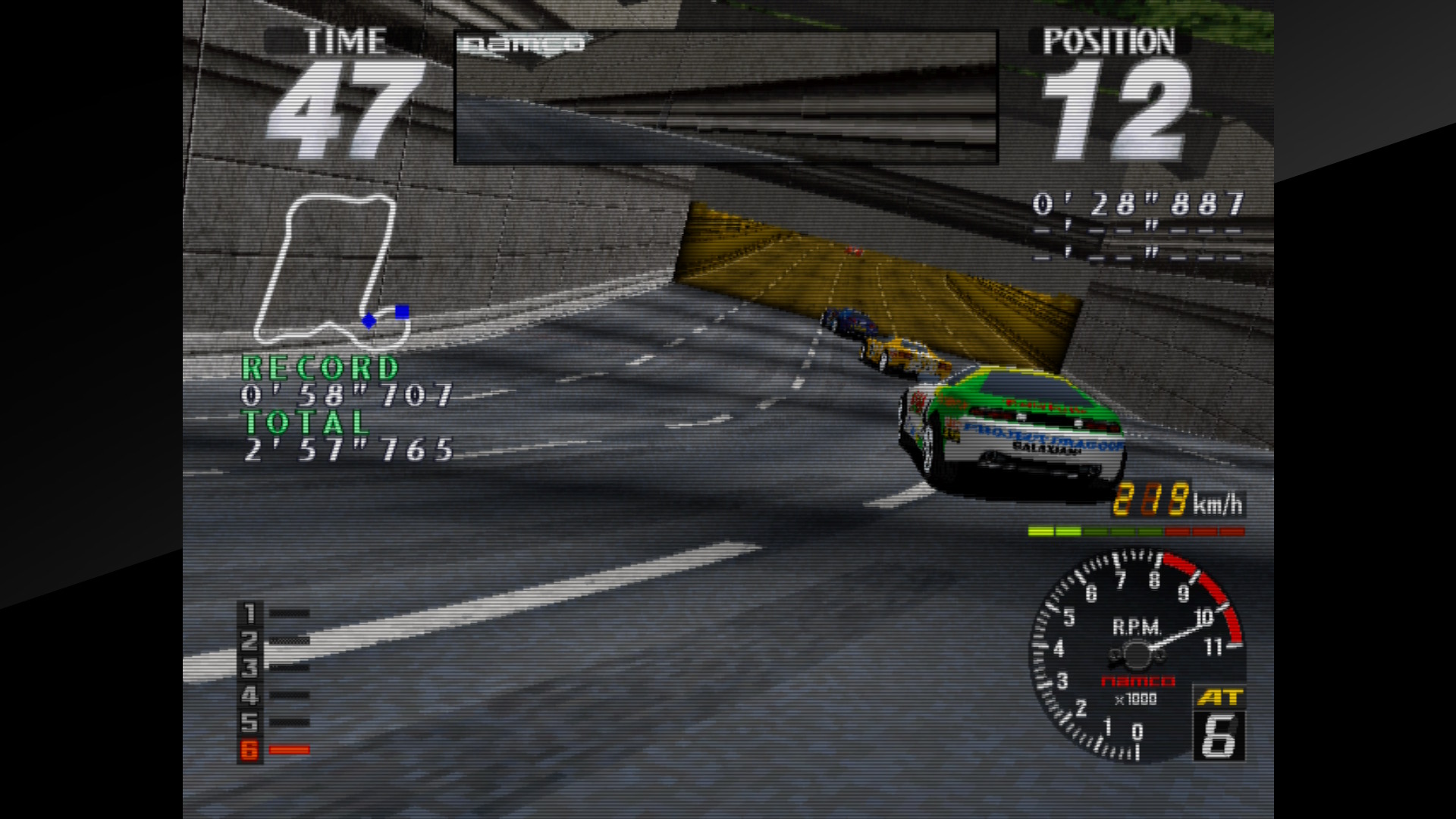Viewport: 1456px width, 819px height.
Task: Select the highlighted gear 6 in the gear list
Action: coord(250,750)
